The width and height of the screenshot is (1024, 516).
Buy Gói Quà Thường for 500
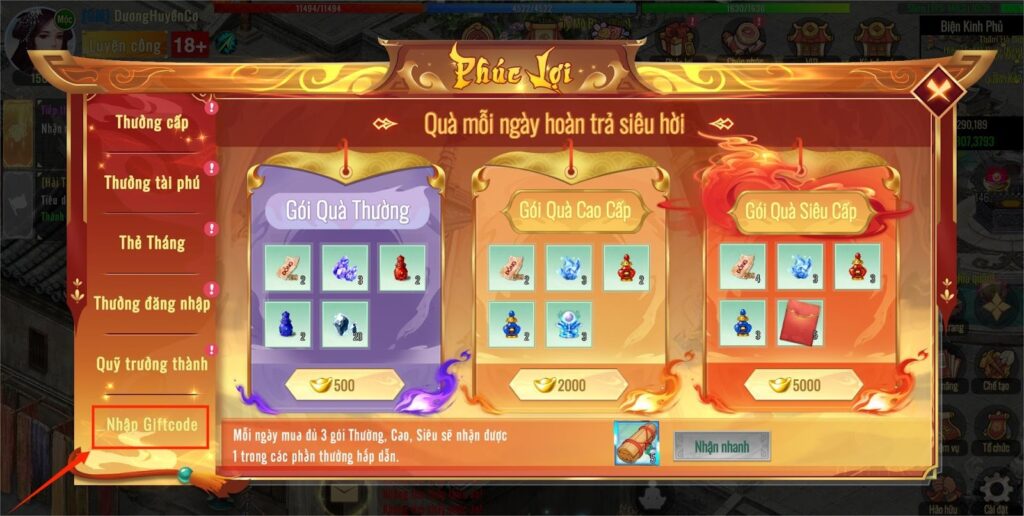pos(344,385)
